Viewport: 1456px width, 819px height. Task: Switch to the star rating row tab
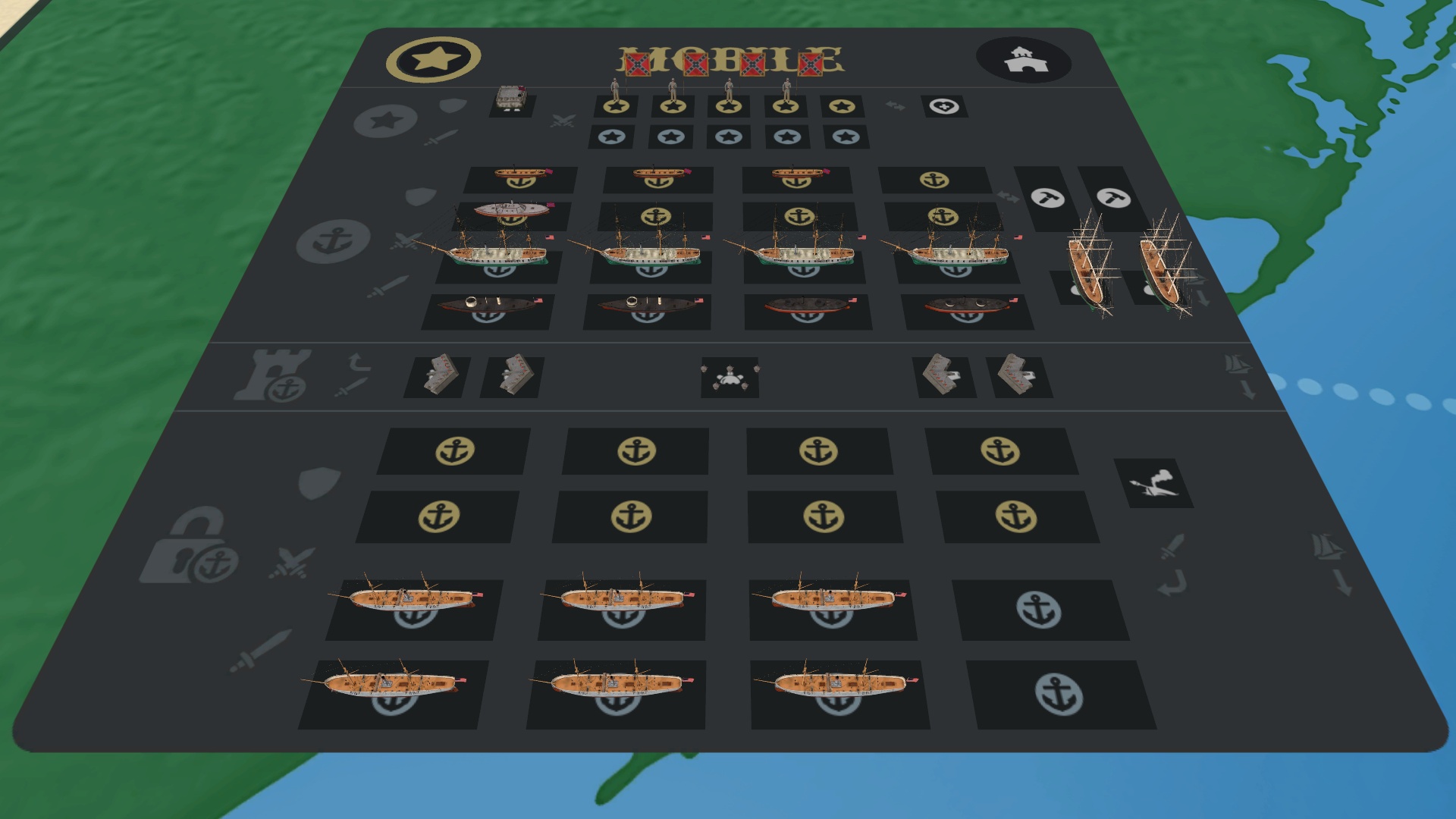coord(387,119)
